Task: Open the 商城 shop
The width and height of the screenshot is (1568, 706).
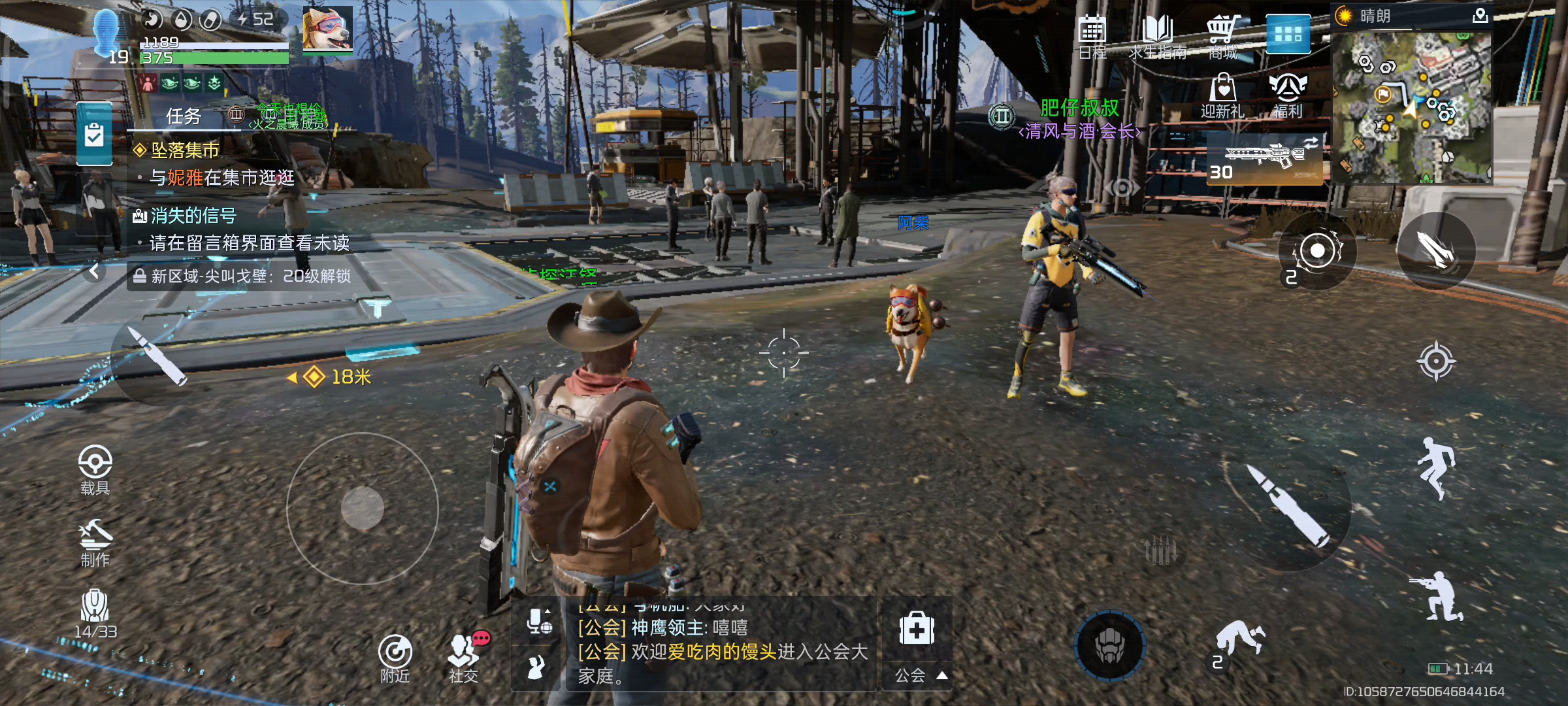Action: 1222,36
